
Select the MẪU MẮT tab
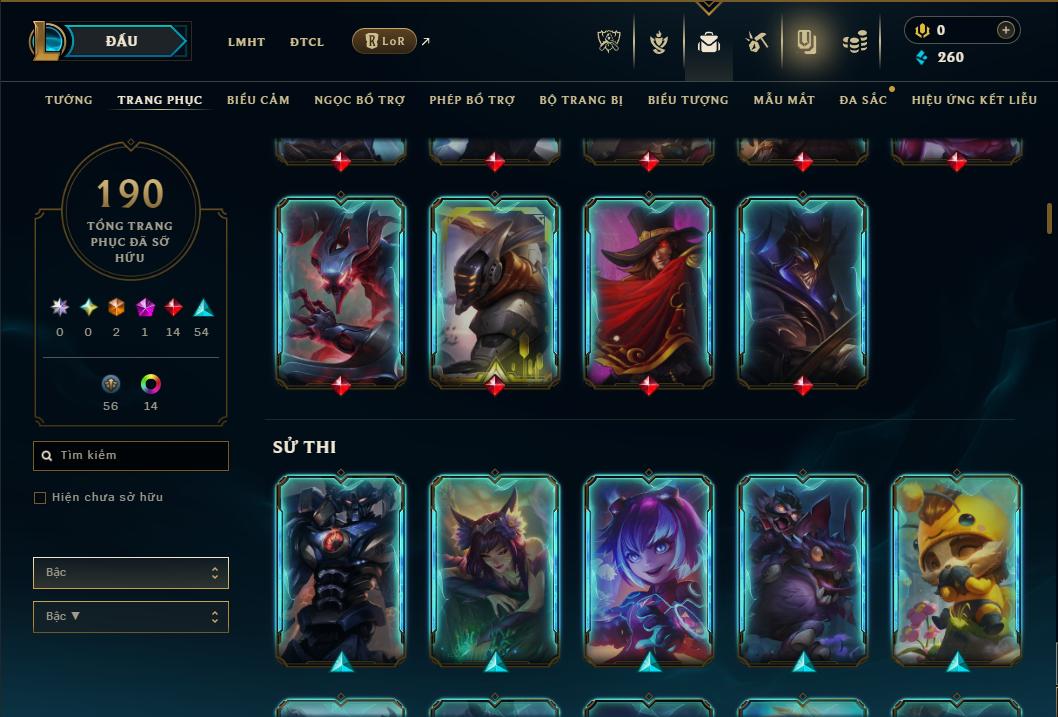[x=784, y=100]
